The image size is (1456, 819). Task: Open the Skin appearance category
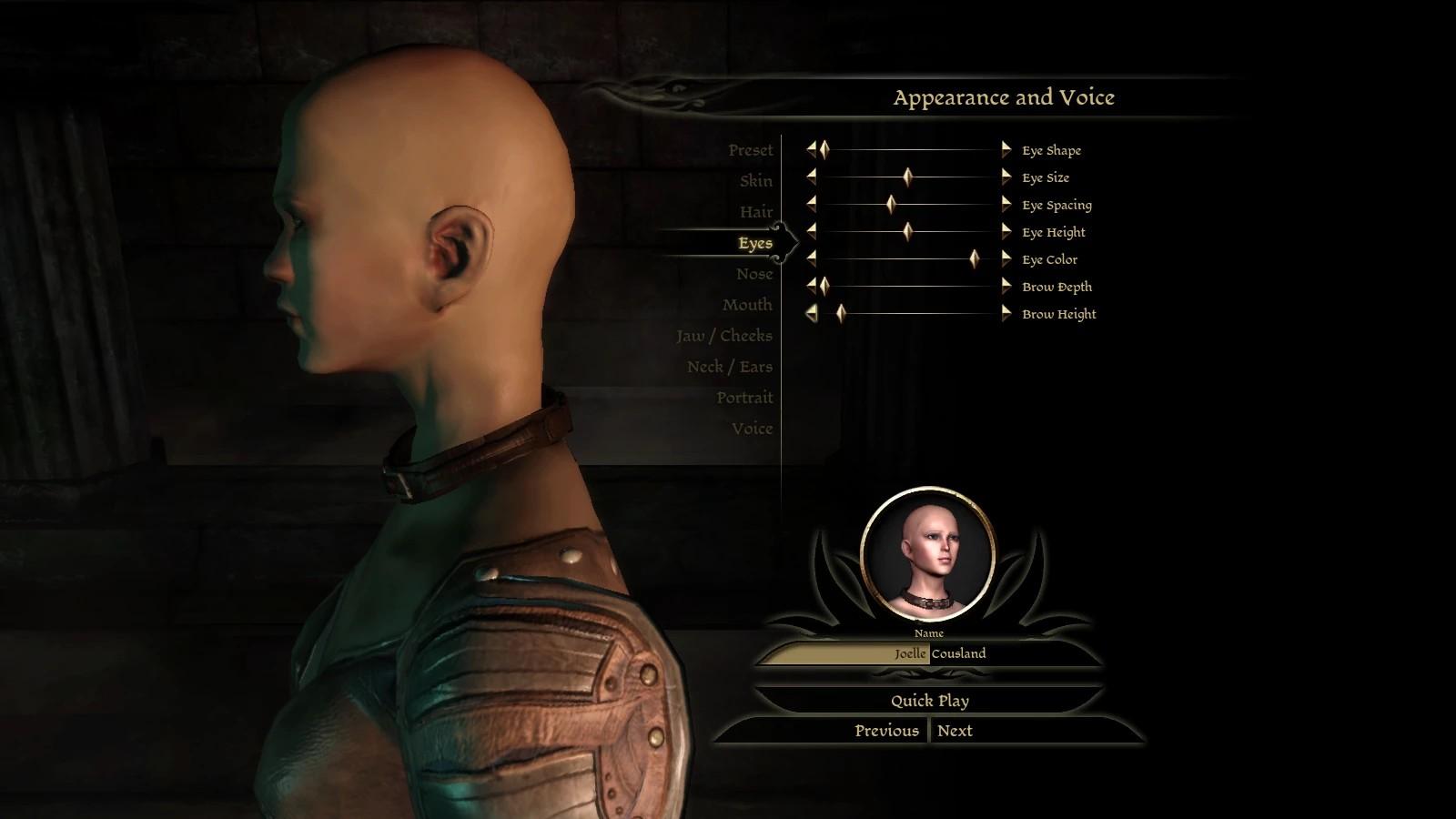[x=755, y=181]
